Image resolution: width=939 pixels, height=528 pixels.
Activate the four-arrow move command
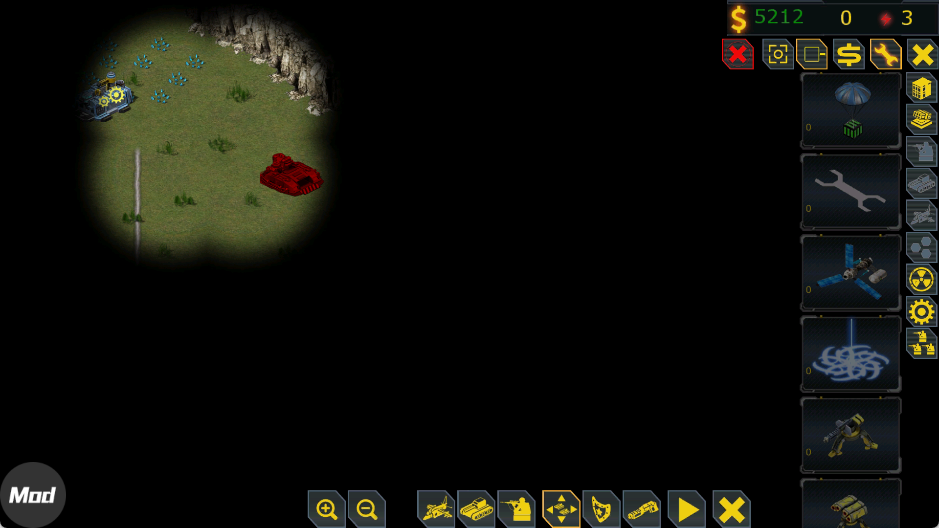561,509
